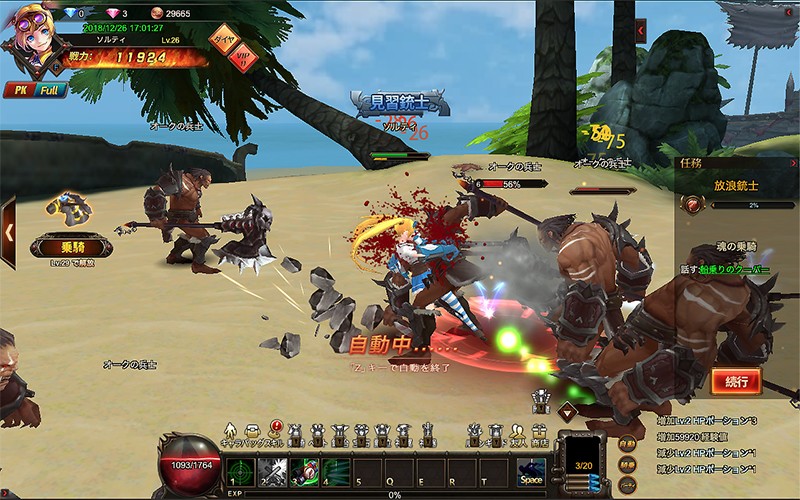Click the Full screen button

pos(50,90)
